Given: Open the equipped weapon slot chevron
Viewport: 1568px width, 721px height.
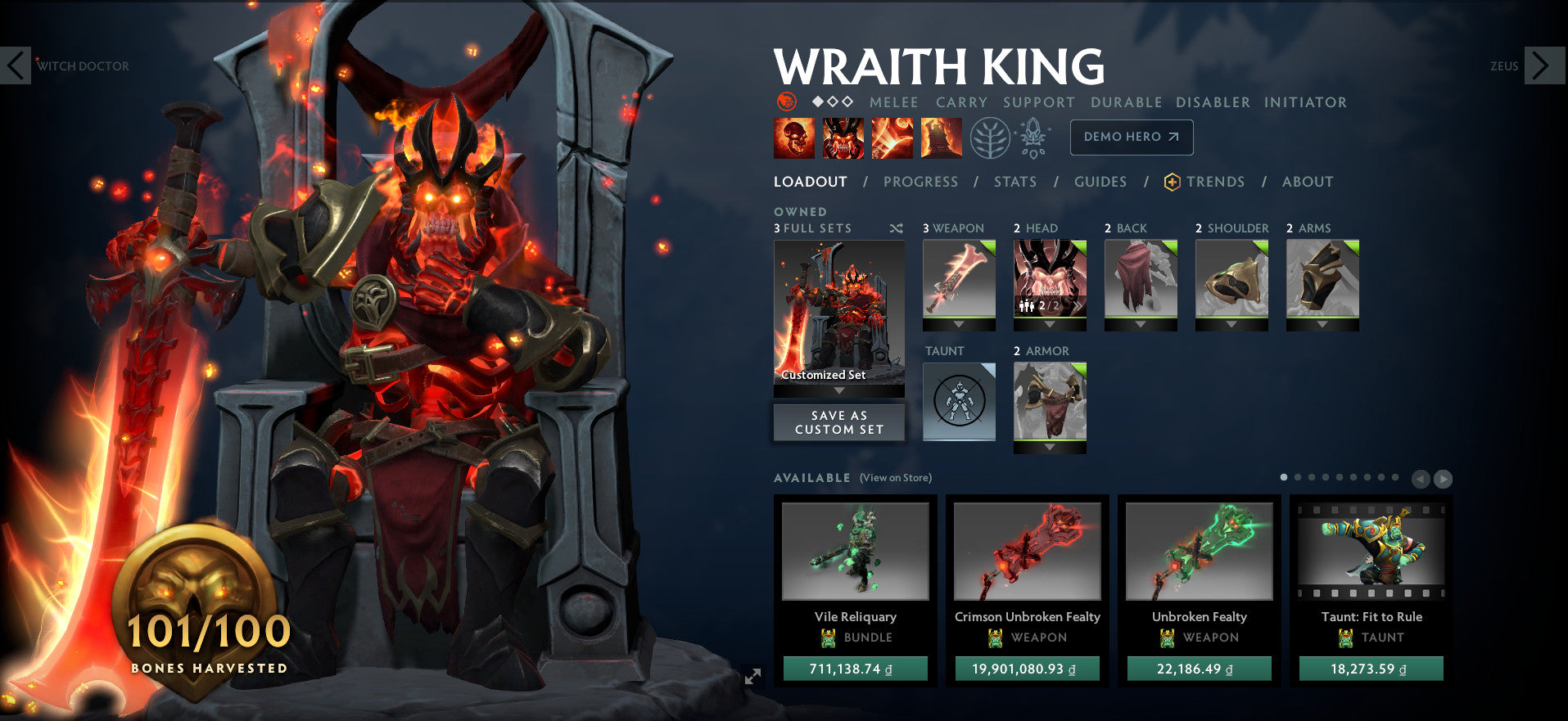Looking at the screenshot, I should click(x=958, y=324).
